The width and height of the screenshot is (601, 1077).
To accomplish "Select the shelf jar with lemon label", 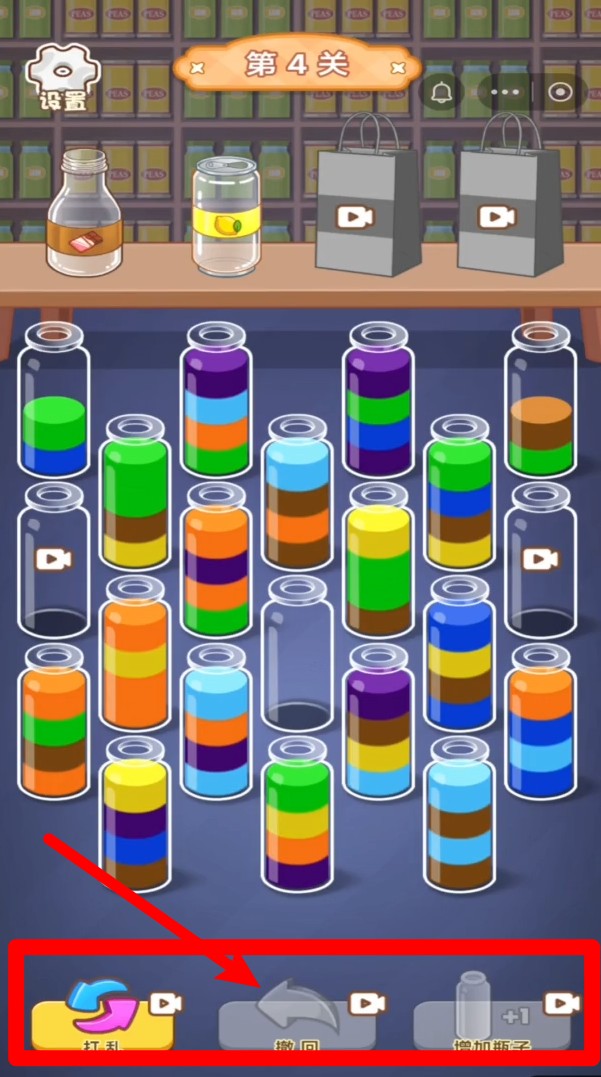I will click(x=226, y=217).
